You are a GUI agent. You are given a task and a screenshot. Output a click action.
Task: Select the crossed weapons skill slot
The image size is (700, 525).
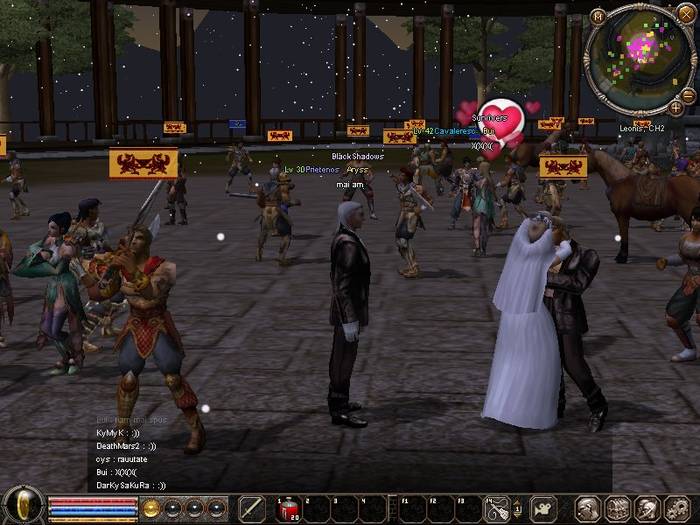pos(497,508)
